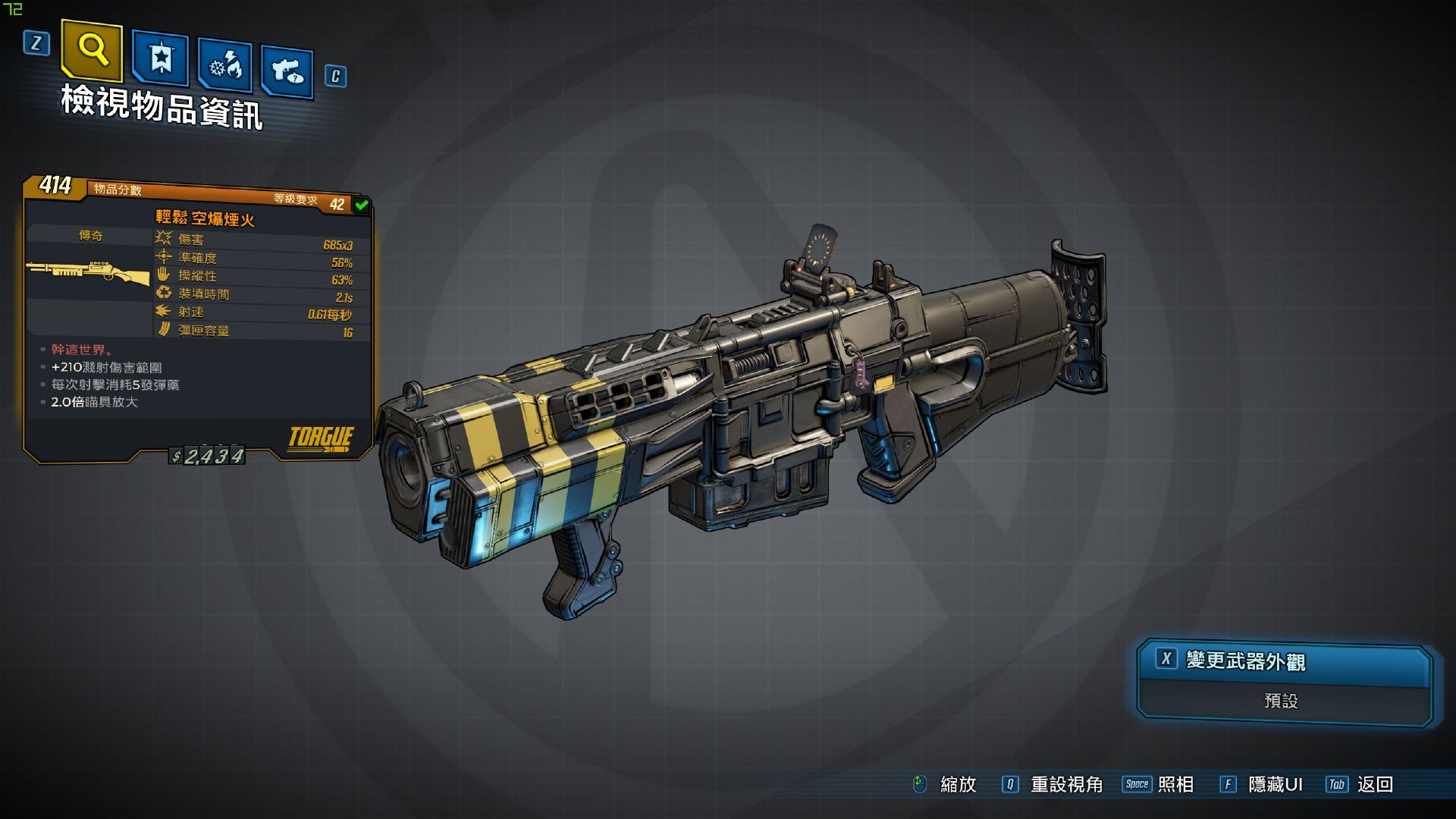Select the magnifier inspect item tab
This screenshot has width=1456, height=819.
tap(92, 50)
